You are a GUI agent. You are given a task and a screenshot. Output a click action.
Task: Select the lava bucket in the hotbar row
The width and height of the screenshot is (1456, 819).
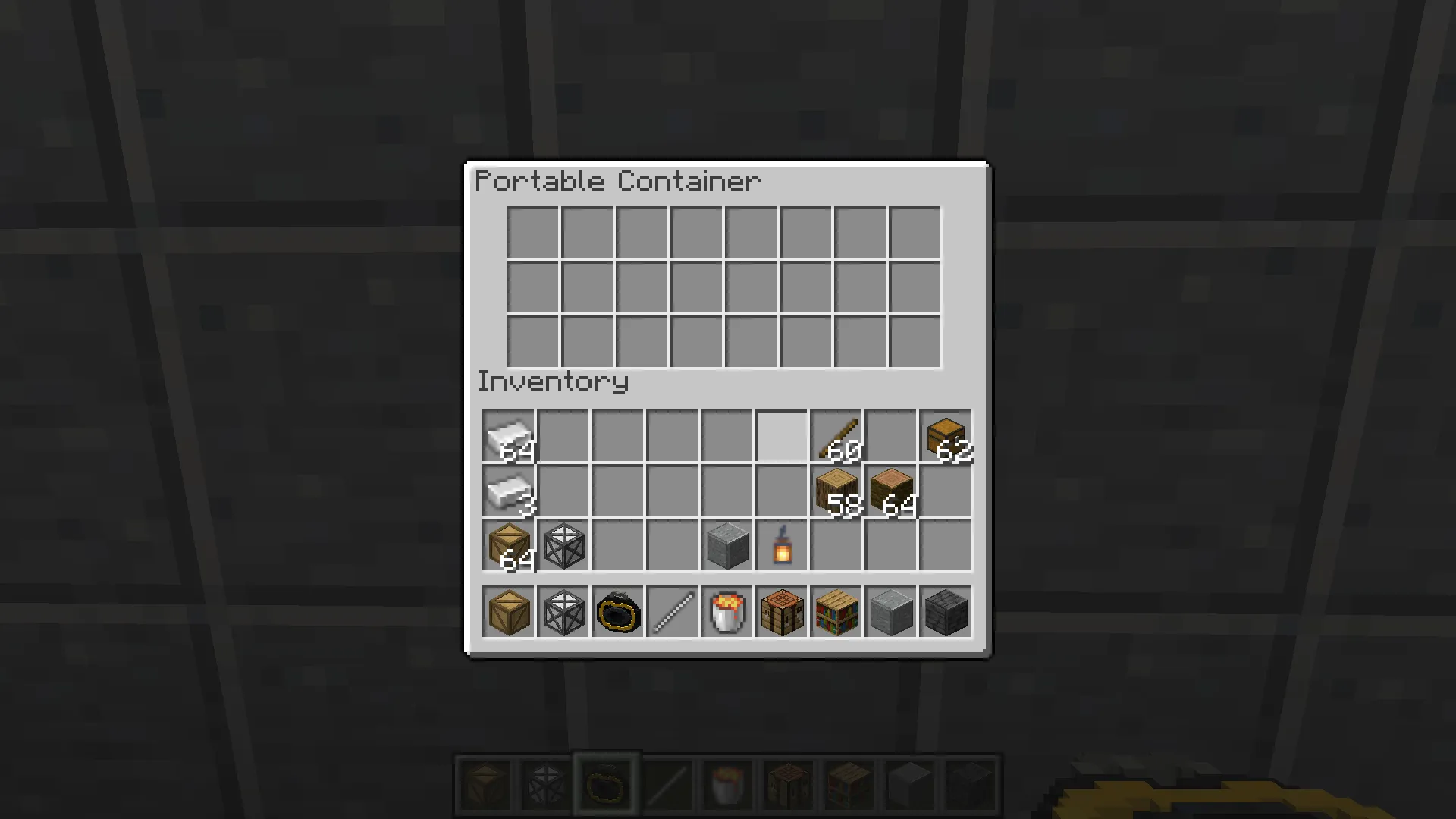(726, 612)
